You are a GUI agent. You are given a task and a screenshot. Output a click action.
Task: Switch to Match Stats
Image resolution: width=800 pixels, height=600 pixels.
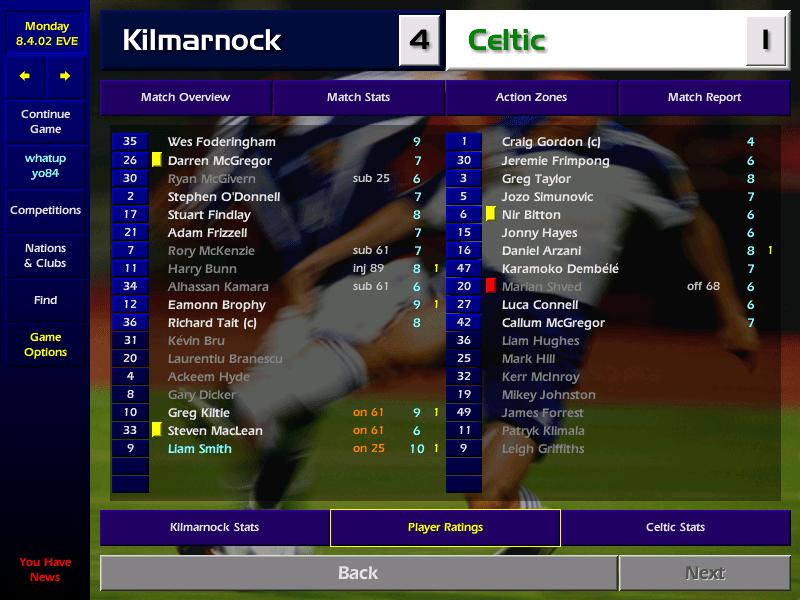pos(358,98)
